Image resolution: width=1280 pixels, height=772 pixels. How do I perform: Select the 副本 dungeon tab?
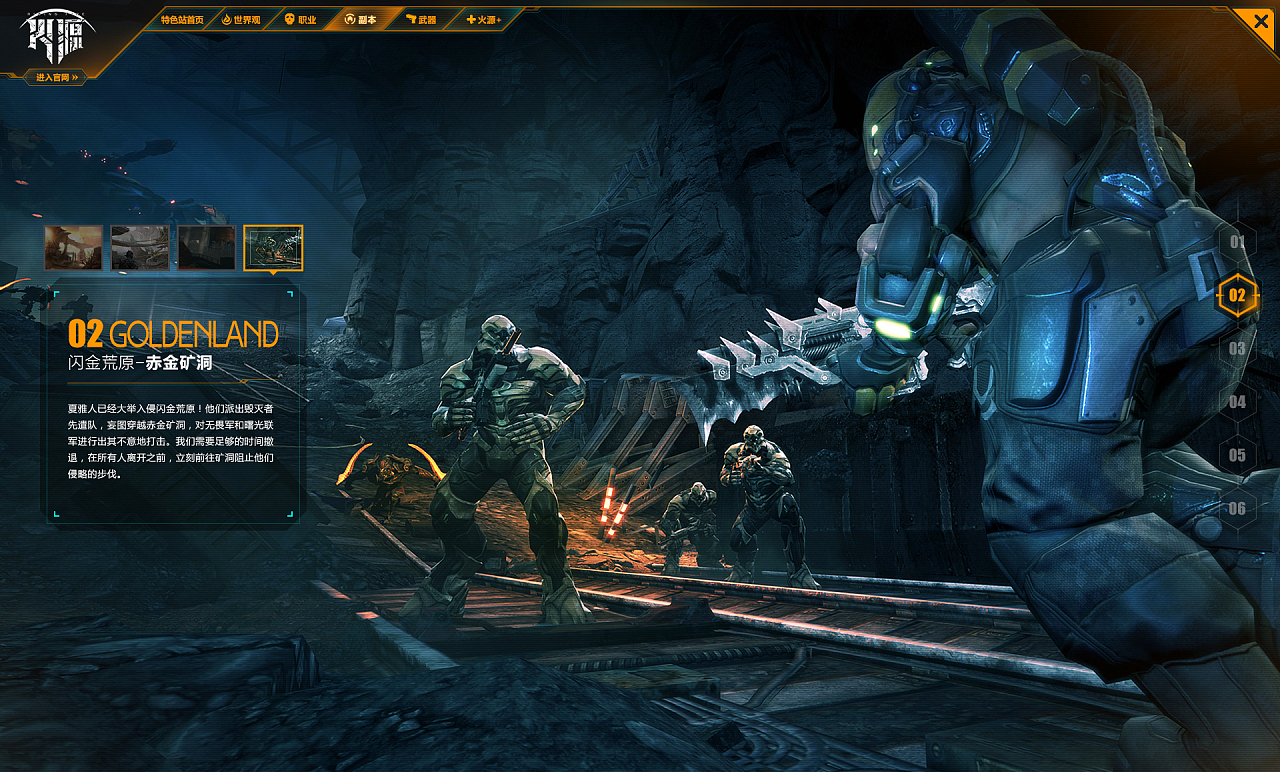point(361,19)
